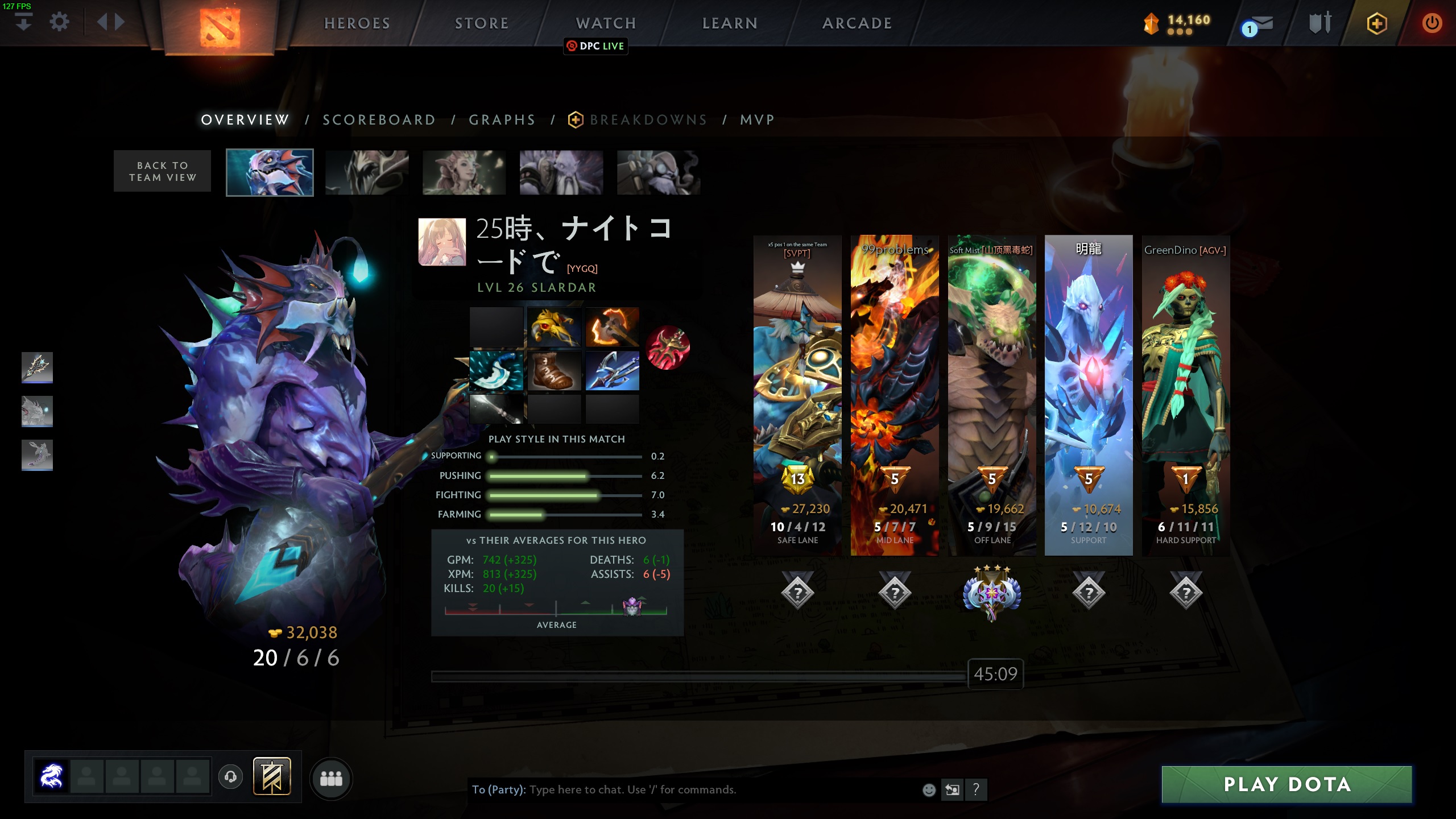Open the Watch menu item
Screen dimensions: 1456x819
point(605,23)
